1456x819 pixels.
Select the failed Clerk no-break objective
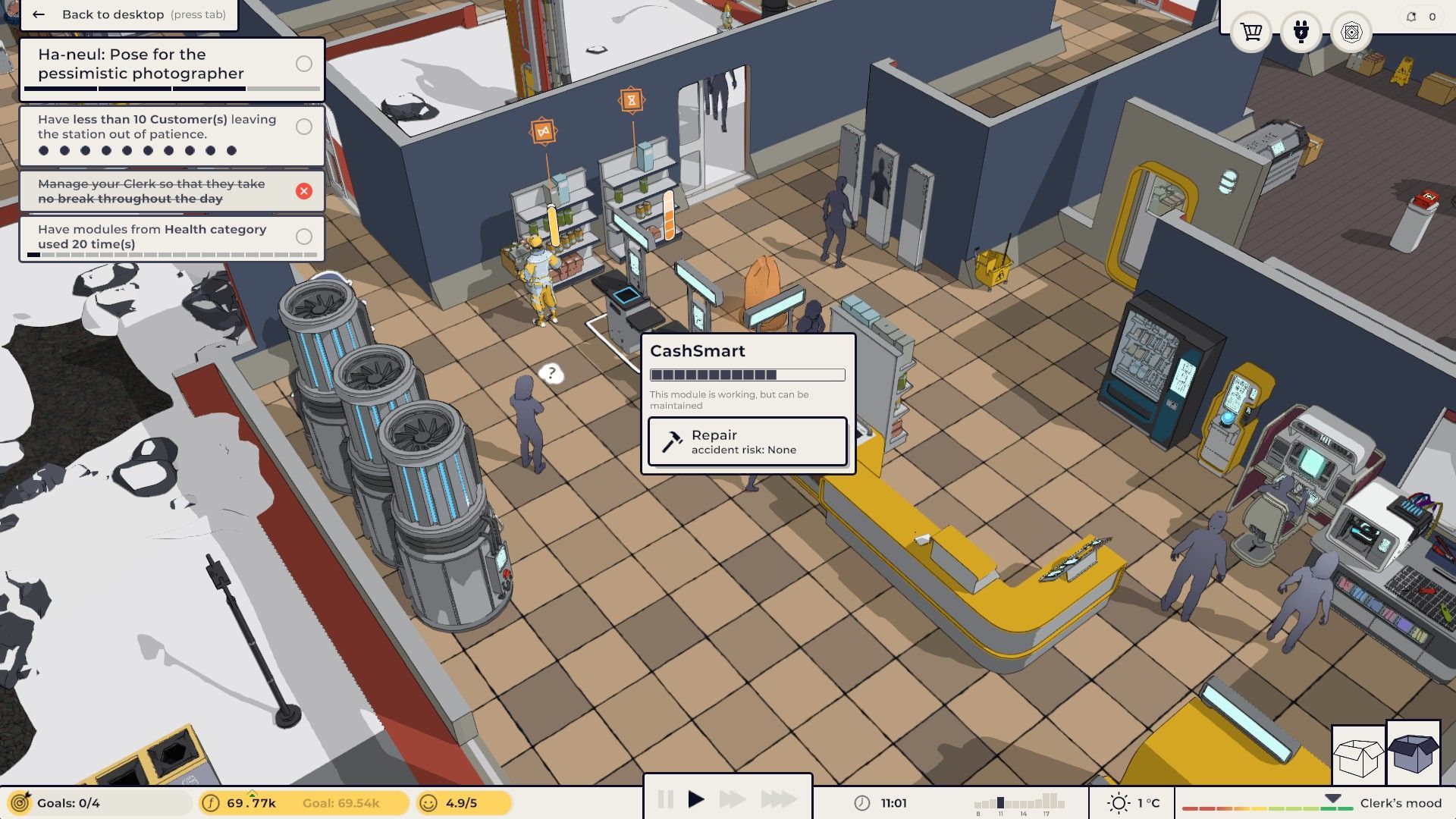point(171,191)
